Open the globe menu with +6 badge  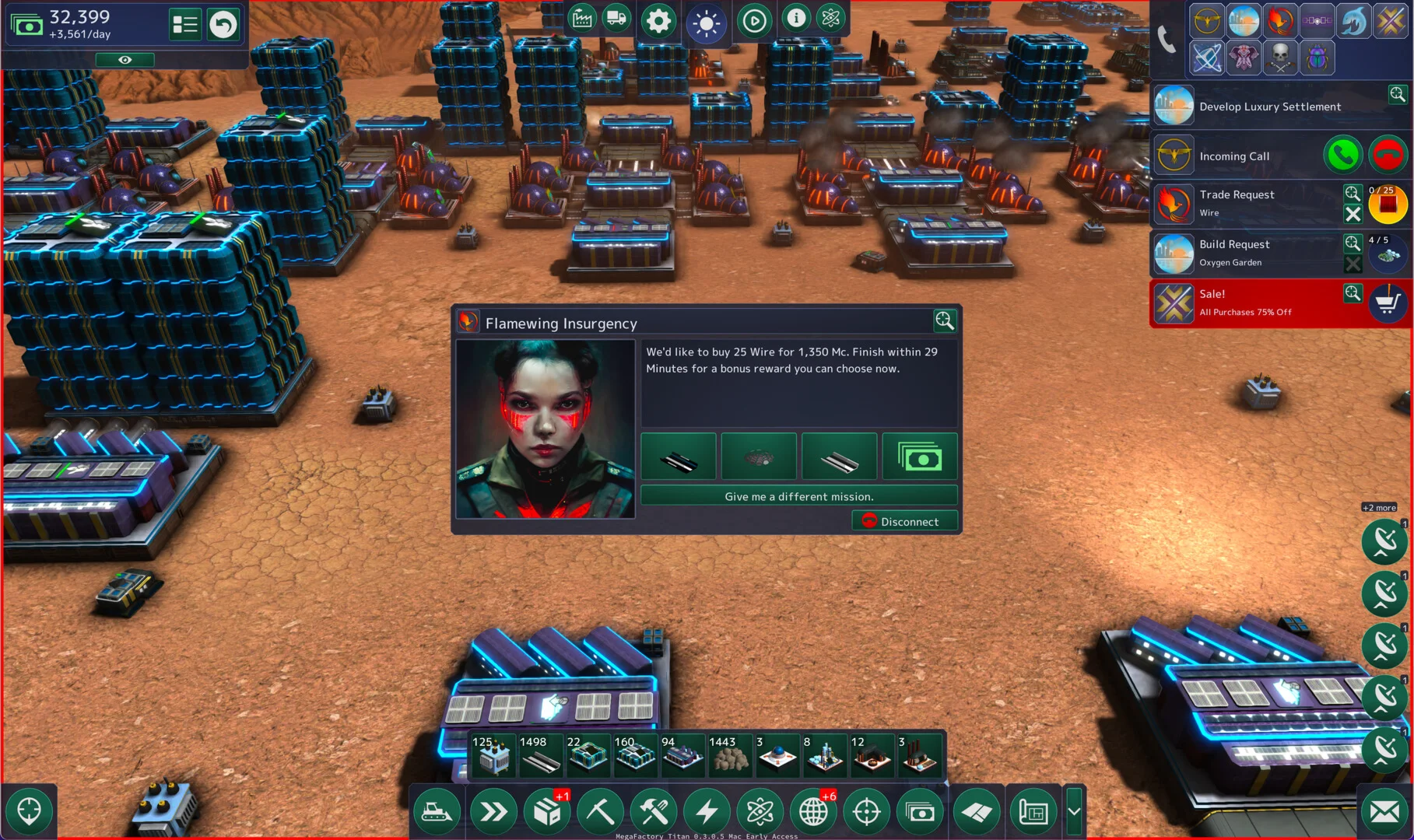point(813,812)
